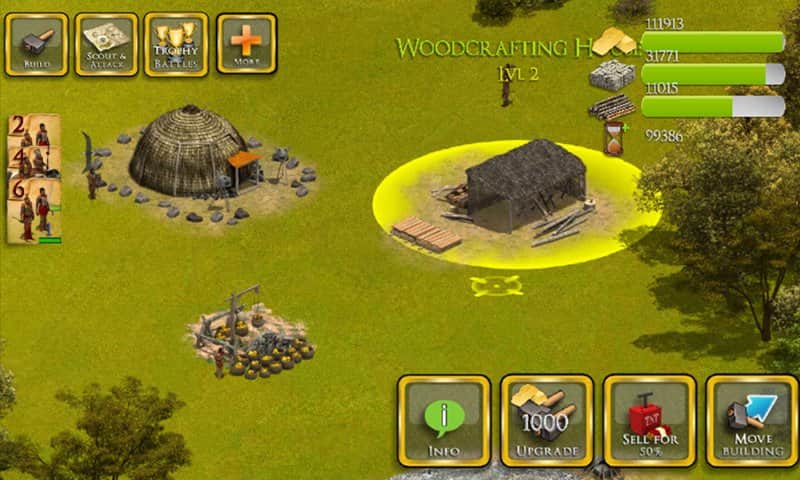Viewport: 800px width, 480px height.
Task: Activate the Move Building button
Action: click(x=752, y=421)
